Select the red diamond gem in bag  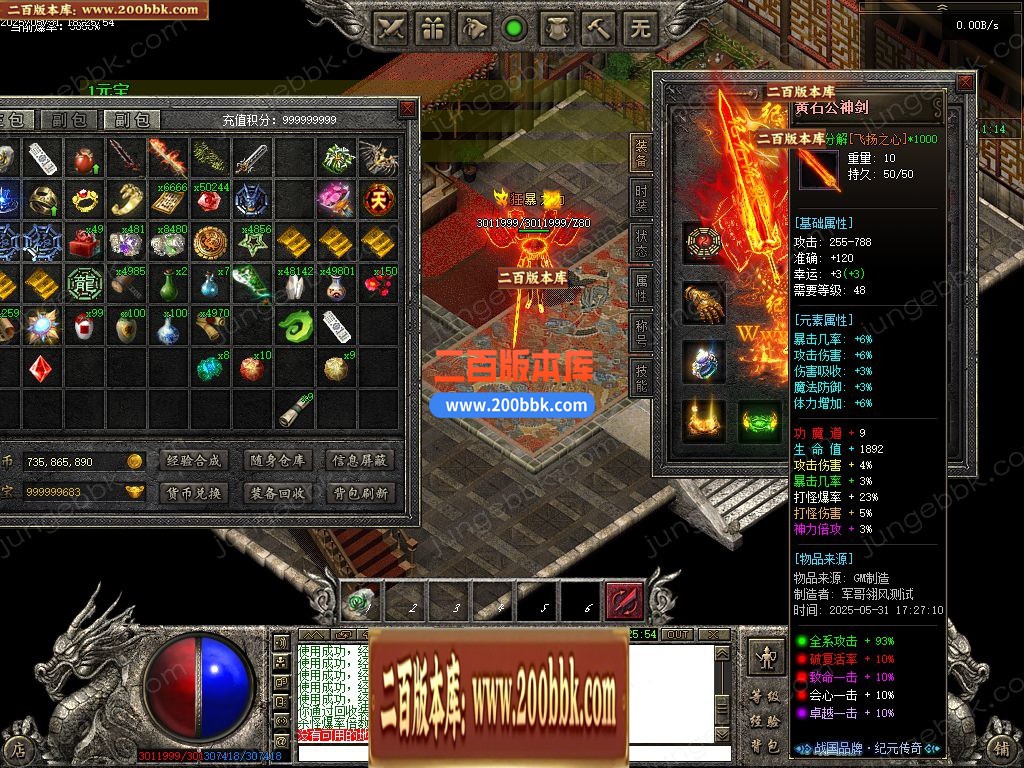40,369
